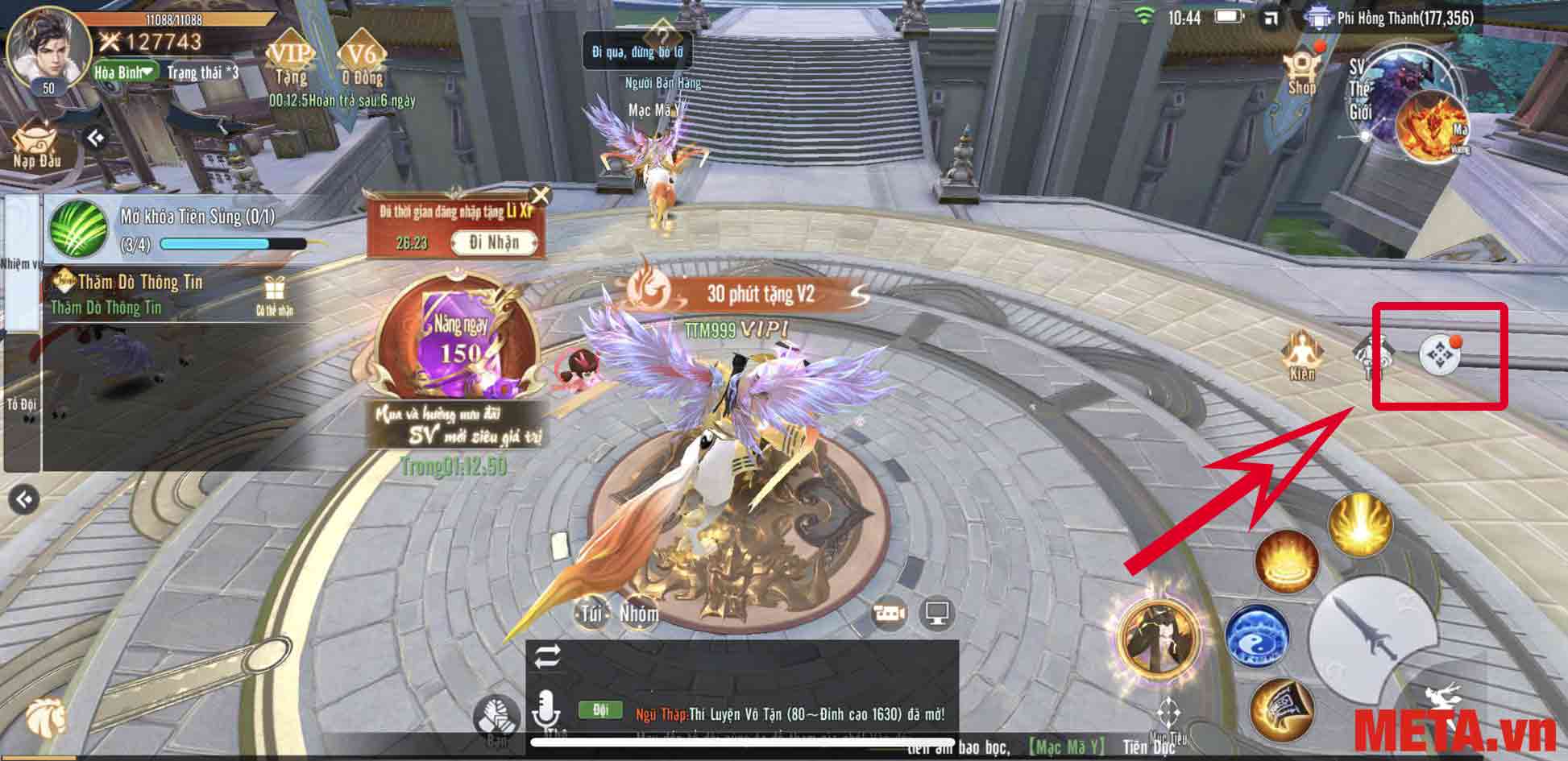
Task: Tap the microphone voice chat icon
Action: click(546, 710)
